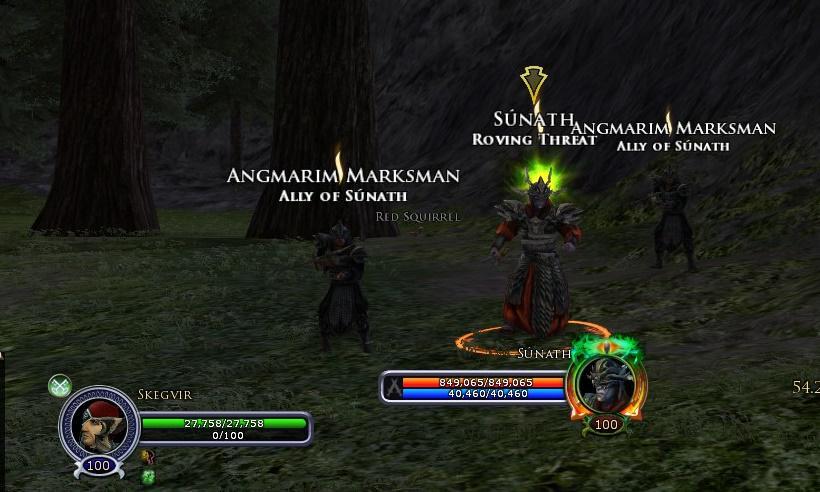Select Súnath's target portrait frame

(605, 383)
